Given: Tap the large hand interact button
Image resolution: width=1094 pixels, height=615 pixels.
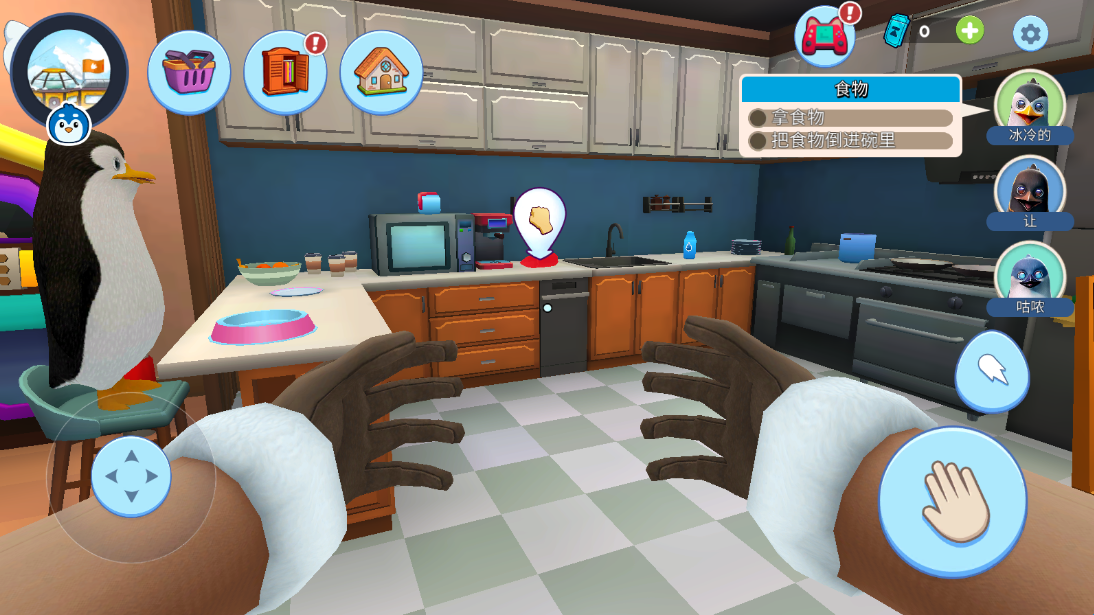Looking at the screenshot, I should 952,502.
